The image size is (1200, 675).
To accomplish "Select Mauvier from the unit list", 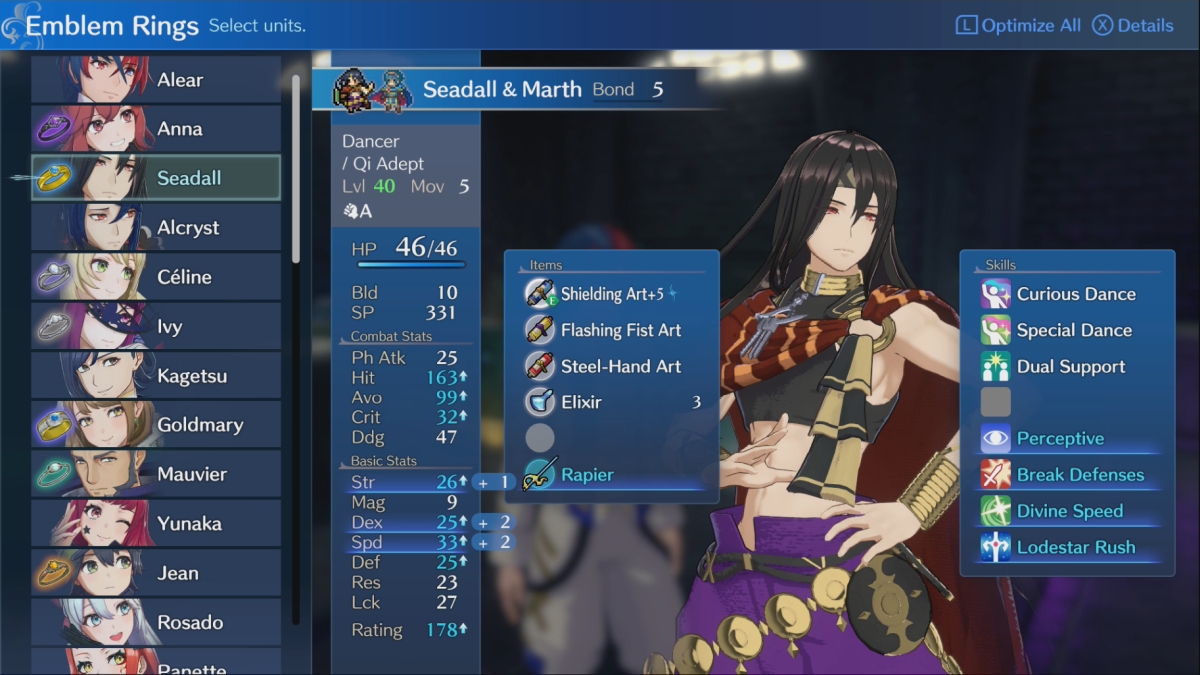I will (156, 474).
